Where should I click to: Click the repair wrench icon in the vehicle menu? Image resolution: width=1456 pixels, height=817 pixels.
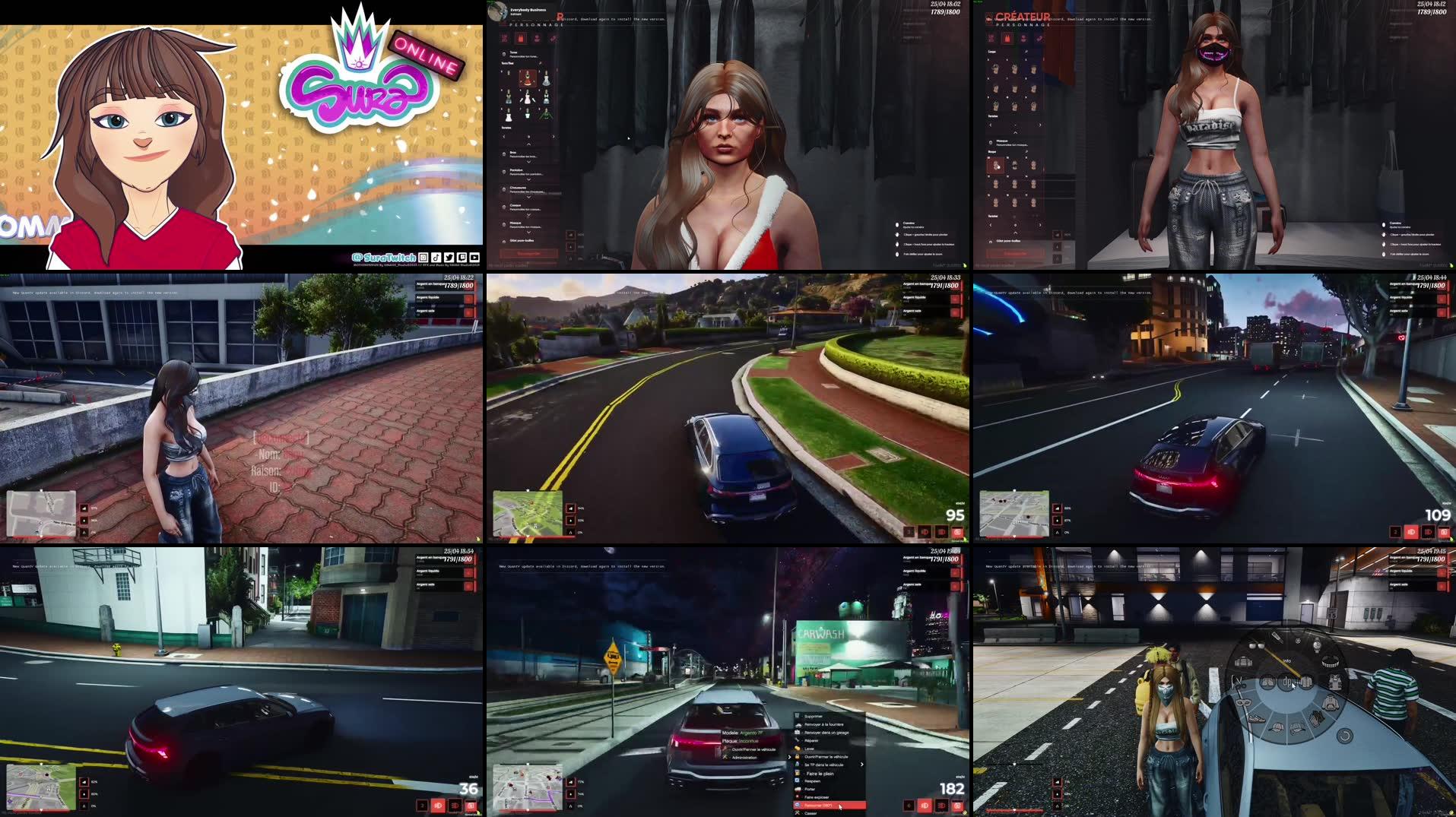tap(798, 740)
